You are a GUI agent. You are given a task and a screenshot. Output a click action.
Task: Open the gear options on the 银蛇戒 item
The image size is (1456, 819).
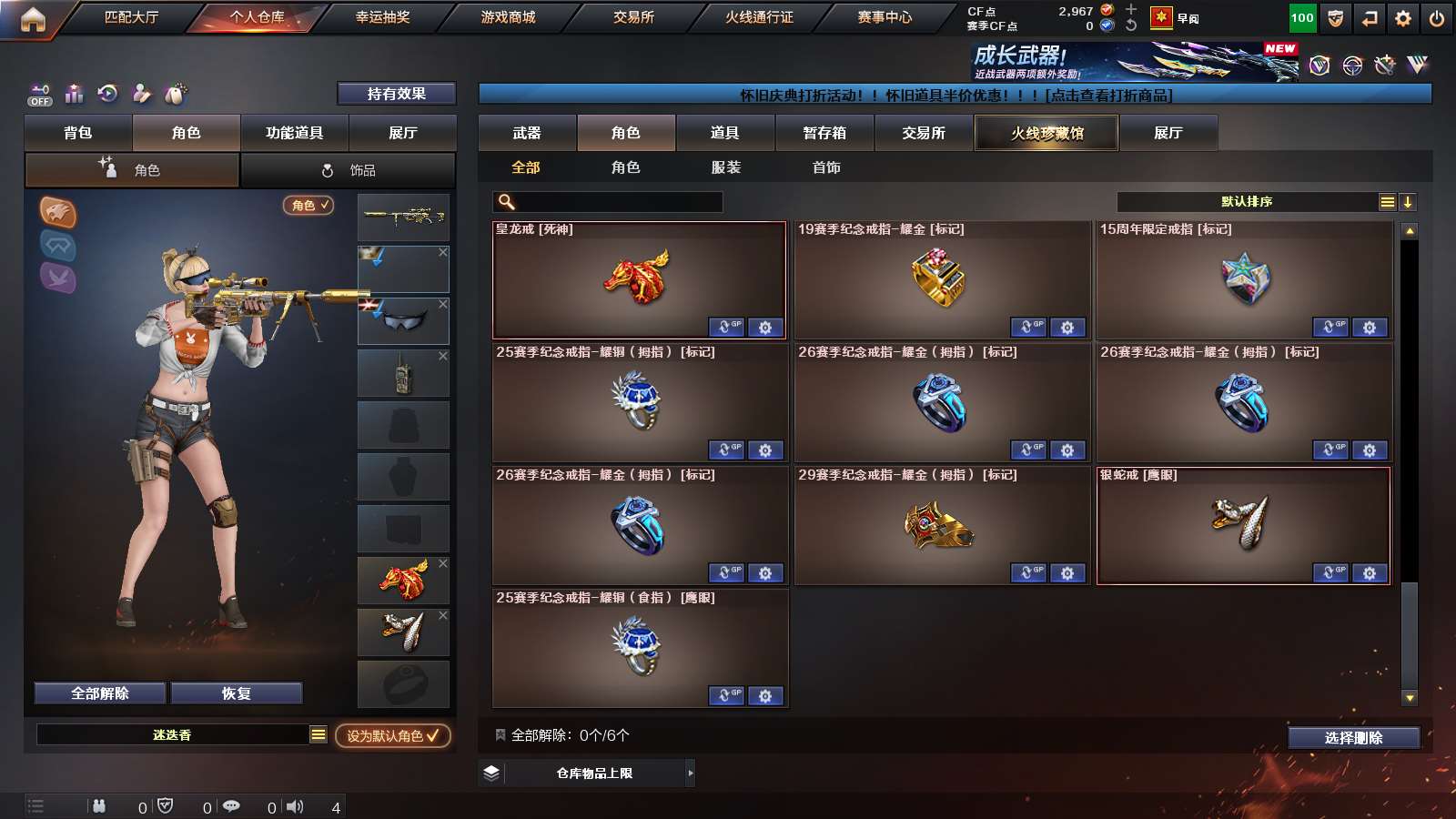pyautogui.click(x=1368, y=573)
